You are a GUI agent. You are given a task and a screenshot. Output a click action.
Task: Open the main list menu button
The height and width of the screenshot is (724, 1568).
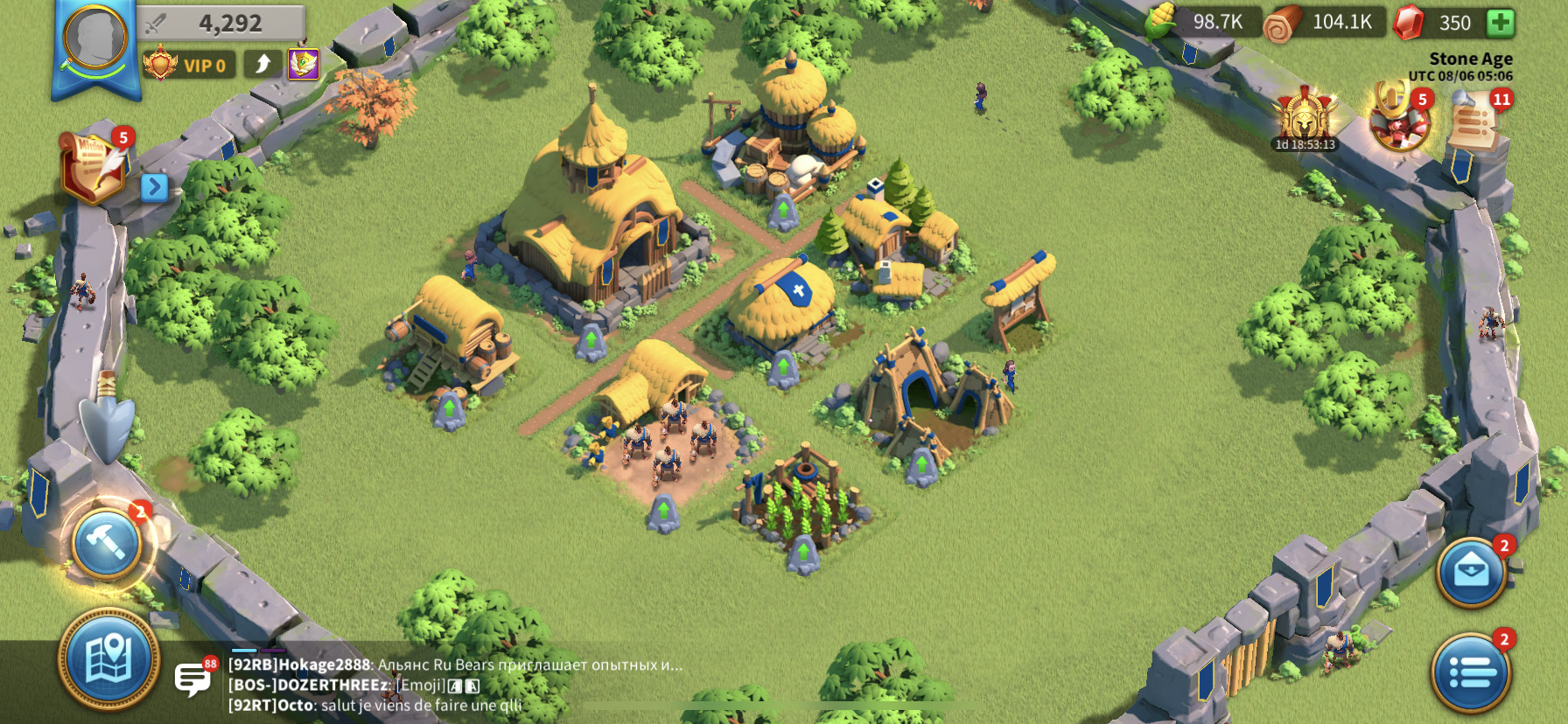pos(1471,672)
